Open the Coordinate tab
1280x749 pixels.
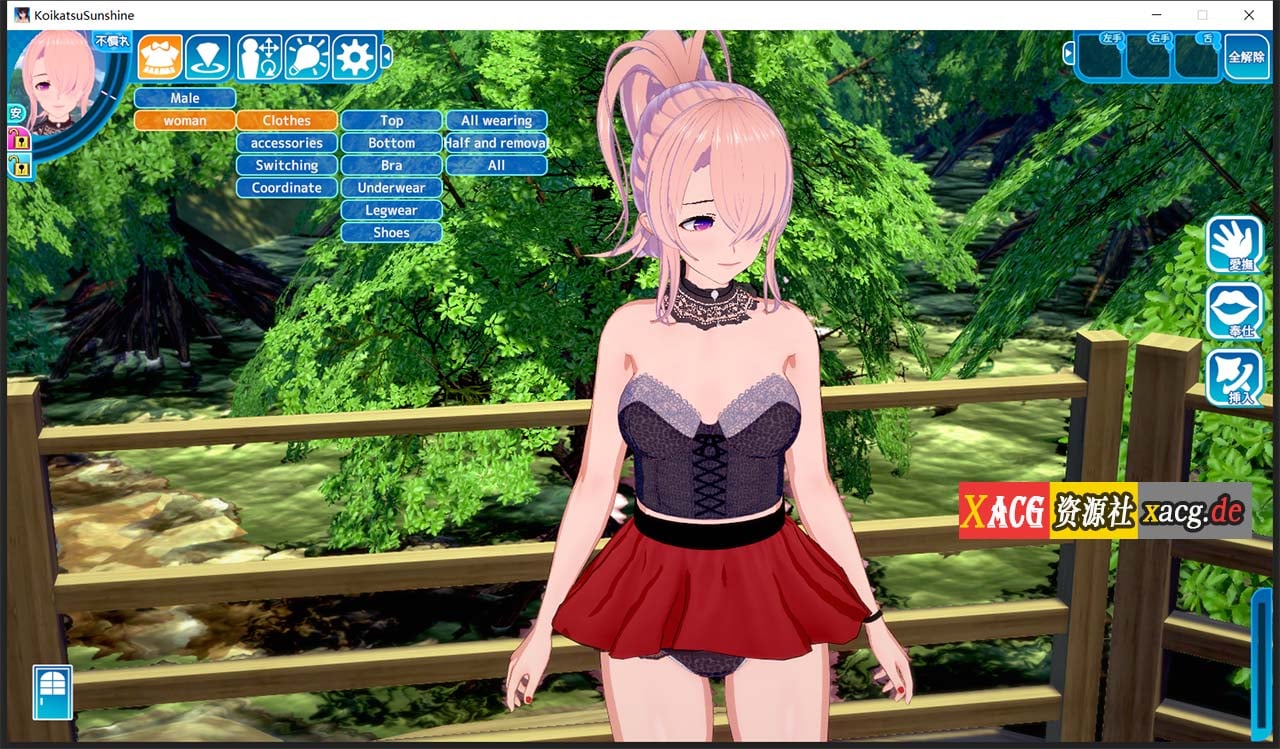click(286, 187)
